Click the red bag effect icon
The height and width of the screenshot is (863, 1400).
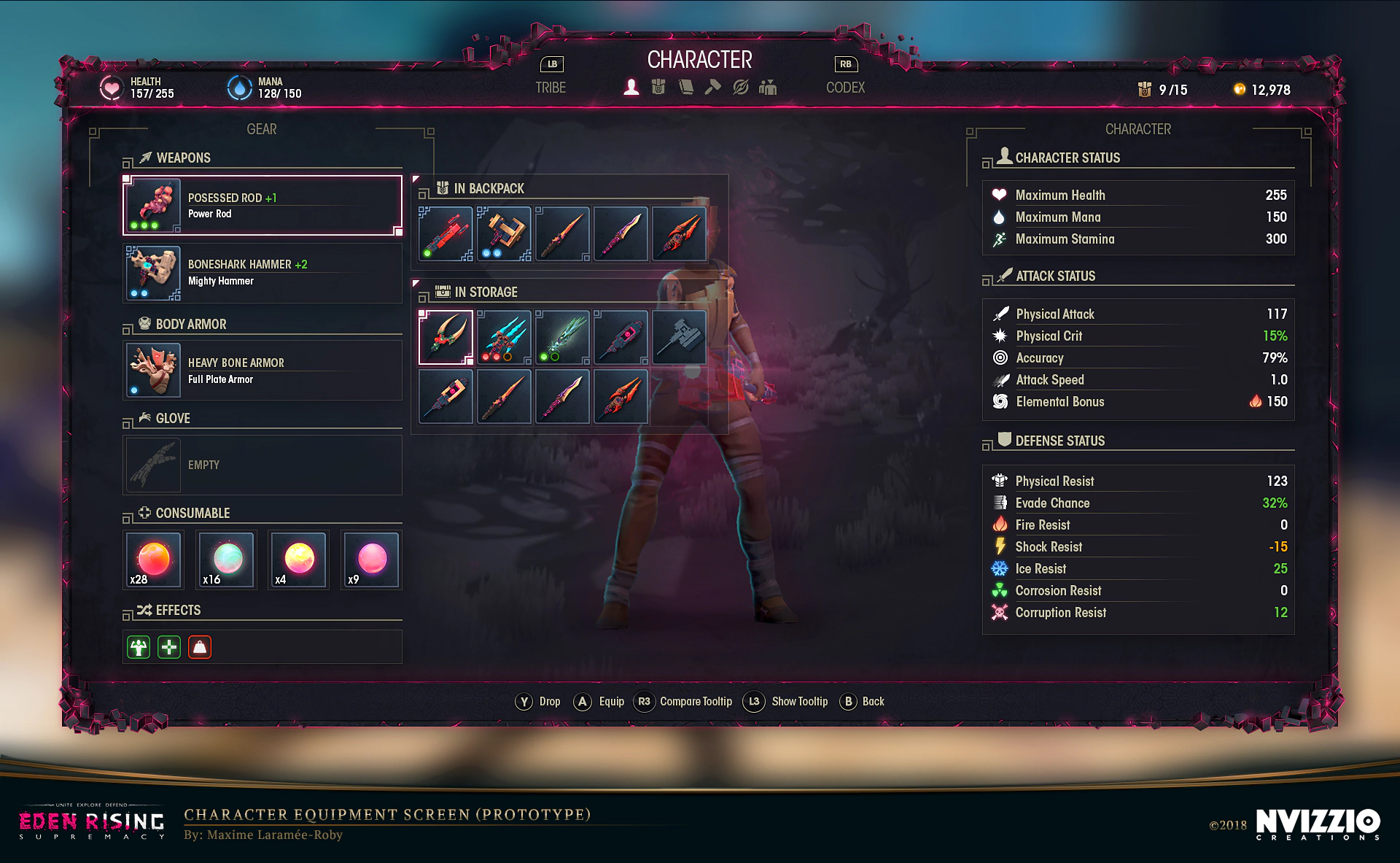[200, 647]
